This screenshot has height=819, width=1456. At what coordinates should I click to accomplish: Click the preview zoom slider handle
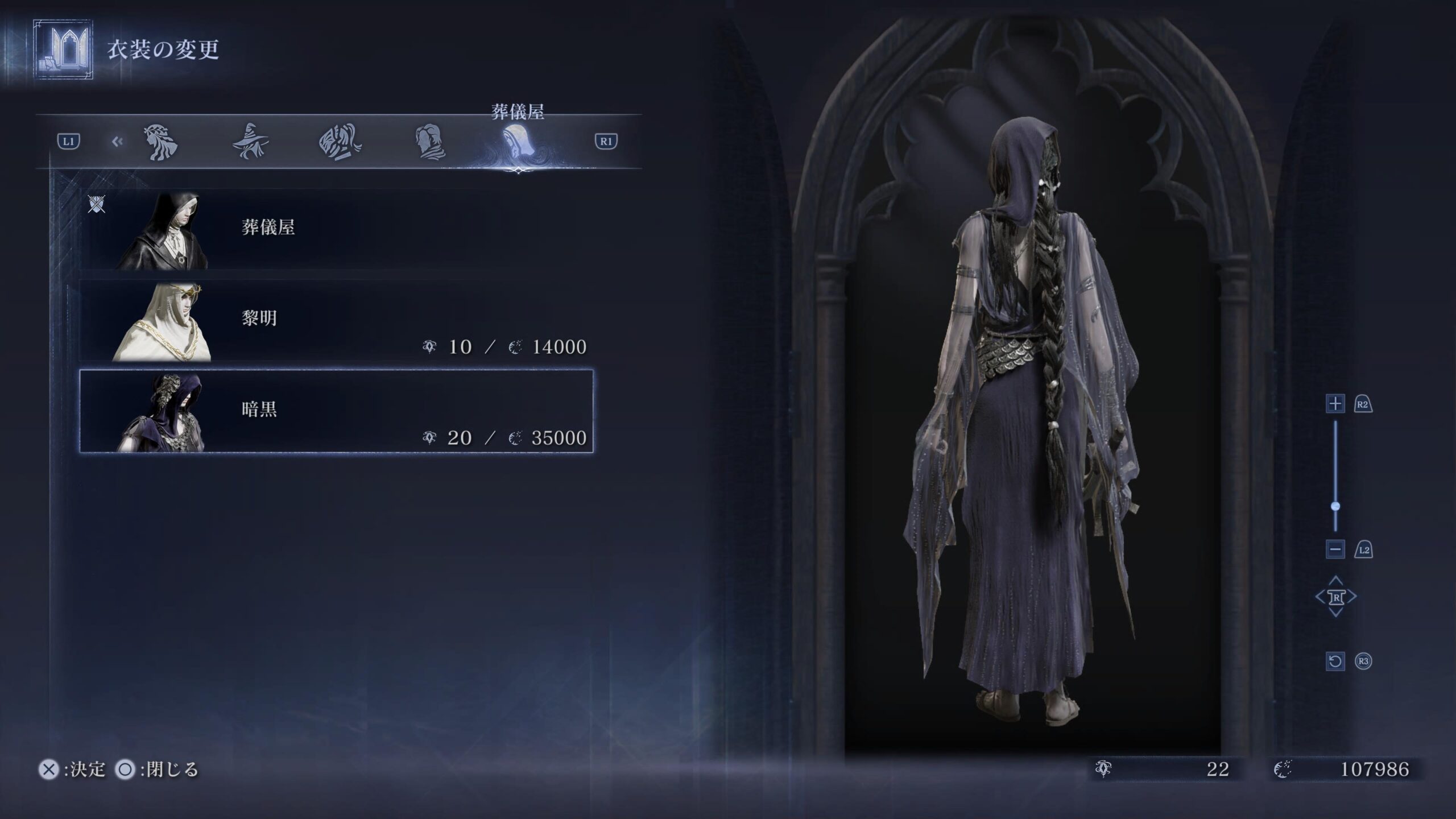pos(1335,506)
